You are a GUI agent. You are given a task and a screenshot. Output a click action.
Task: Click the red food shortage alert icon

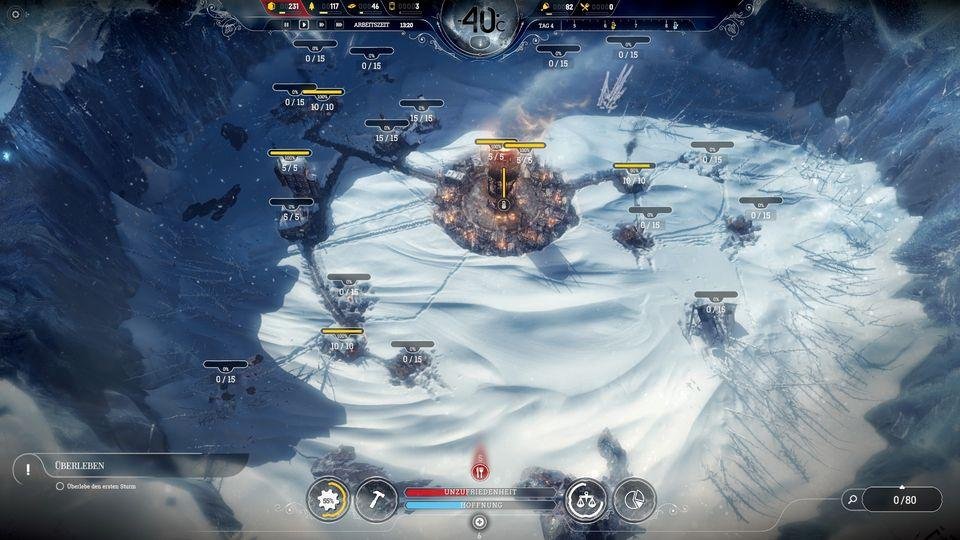[480, 469]
